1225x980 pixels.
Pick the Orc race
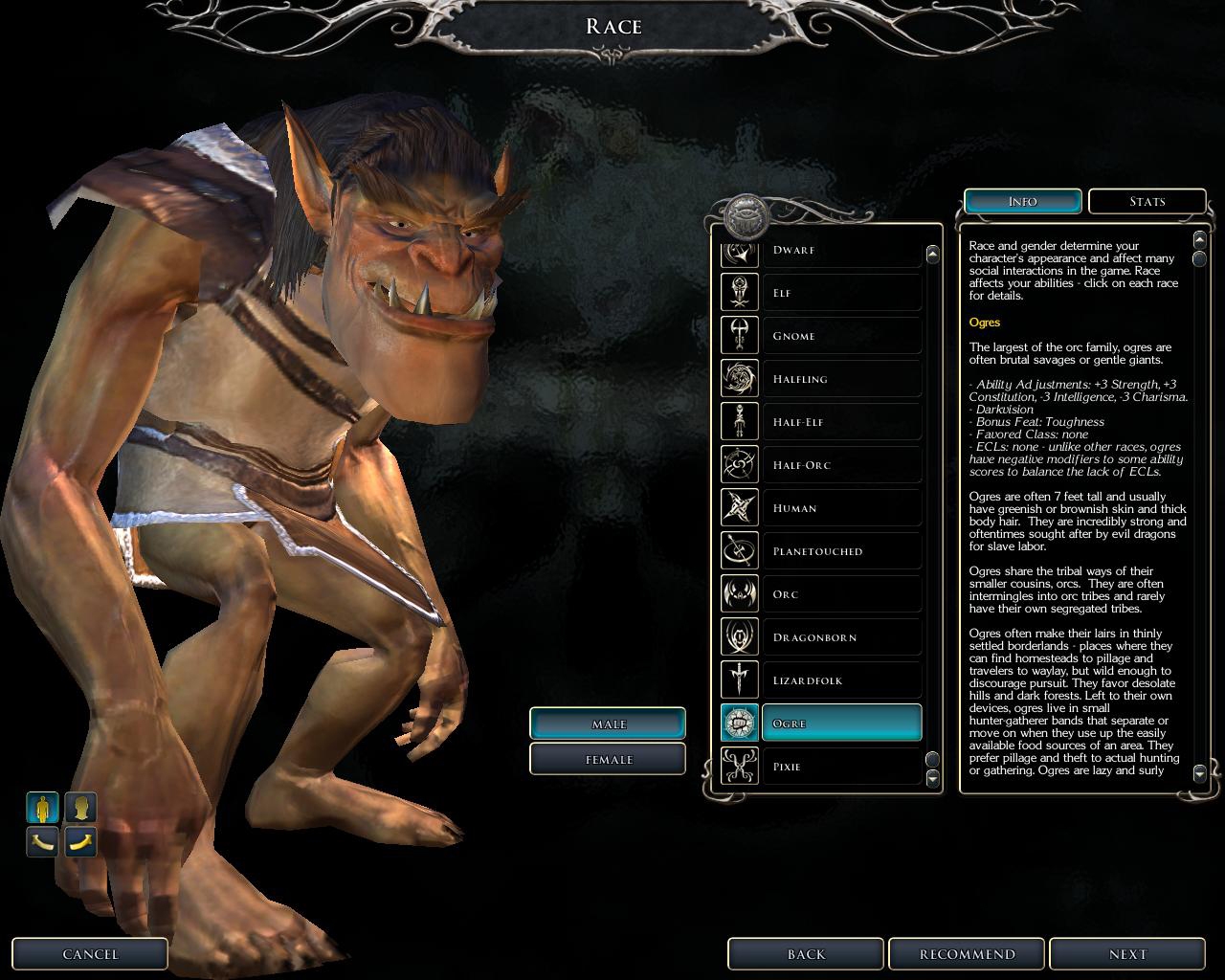click(840, 594)
